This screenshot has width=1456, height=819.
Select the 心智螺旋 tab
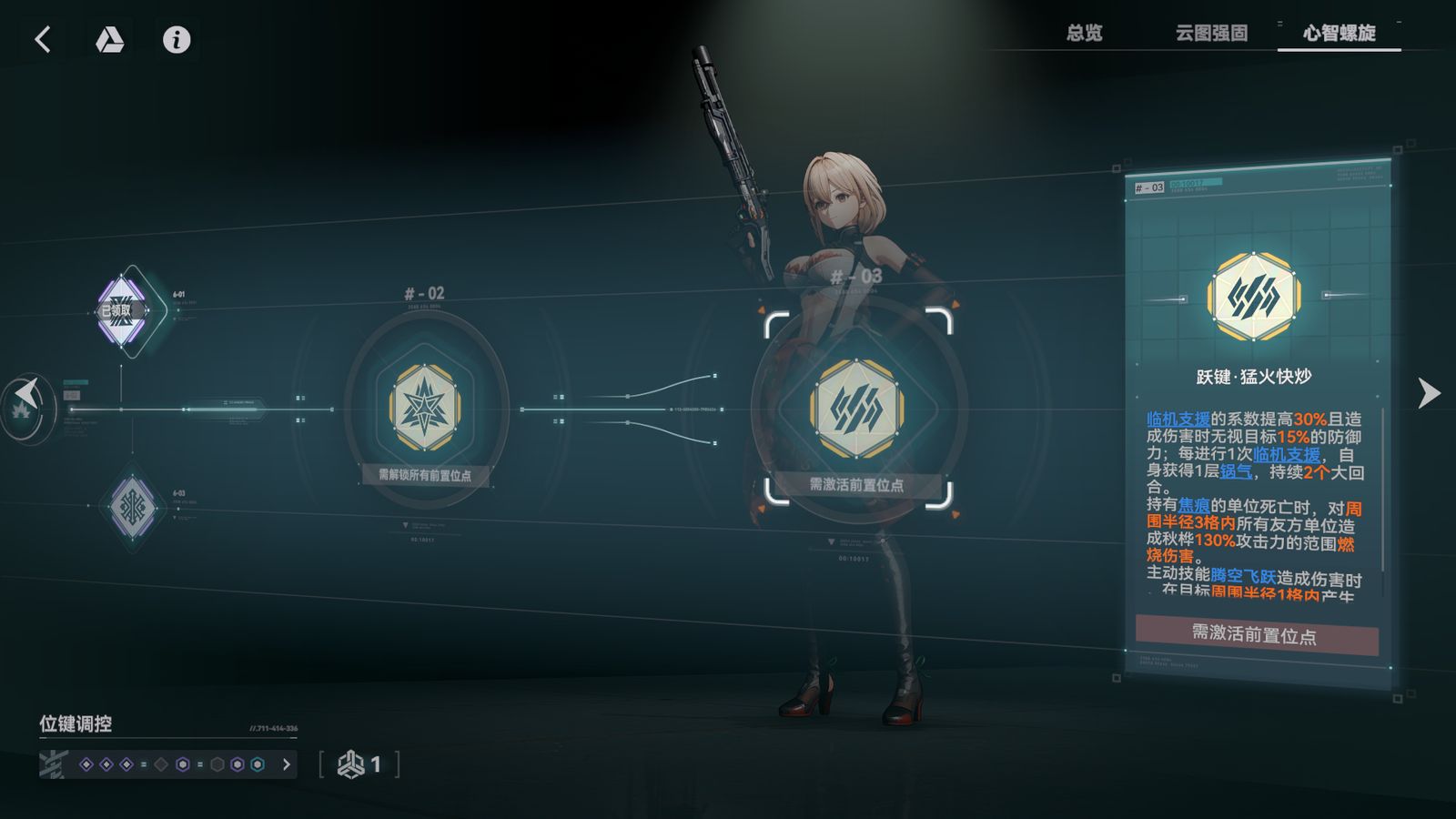(1339, 34)
